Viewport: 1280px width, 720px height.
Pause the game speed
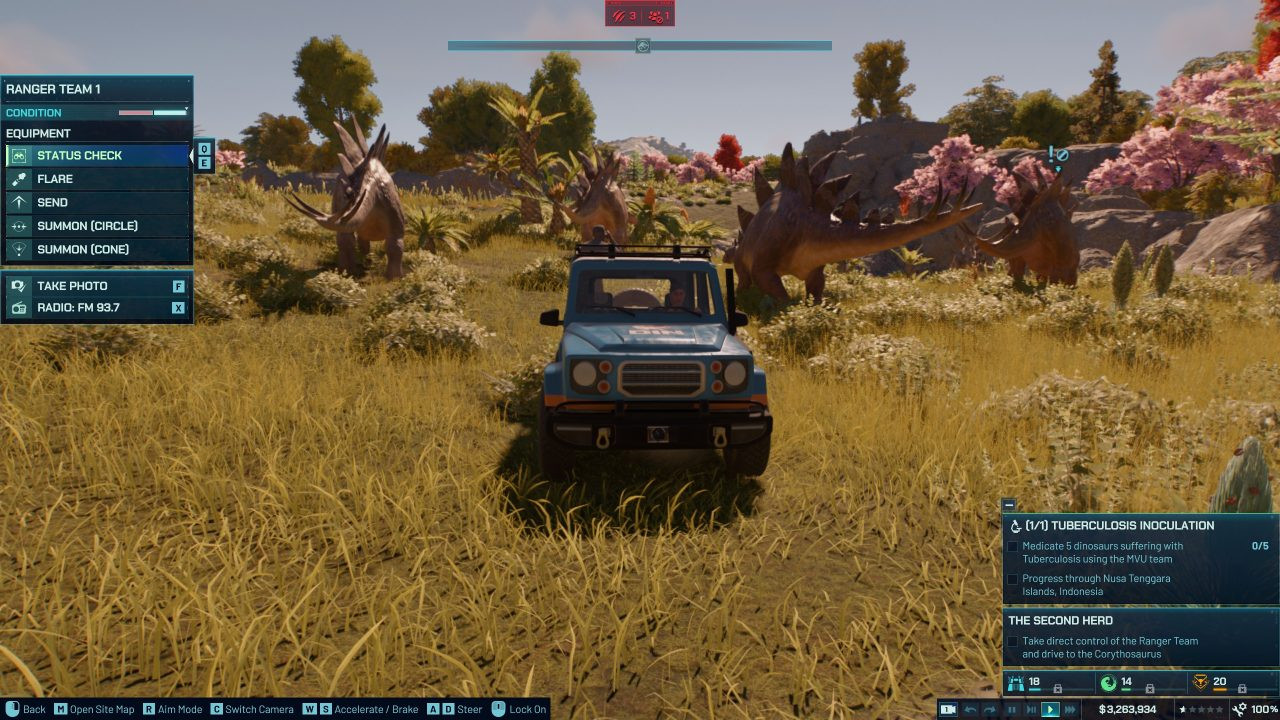pos(1012,710)
